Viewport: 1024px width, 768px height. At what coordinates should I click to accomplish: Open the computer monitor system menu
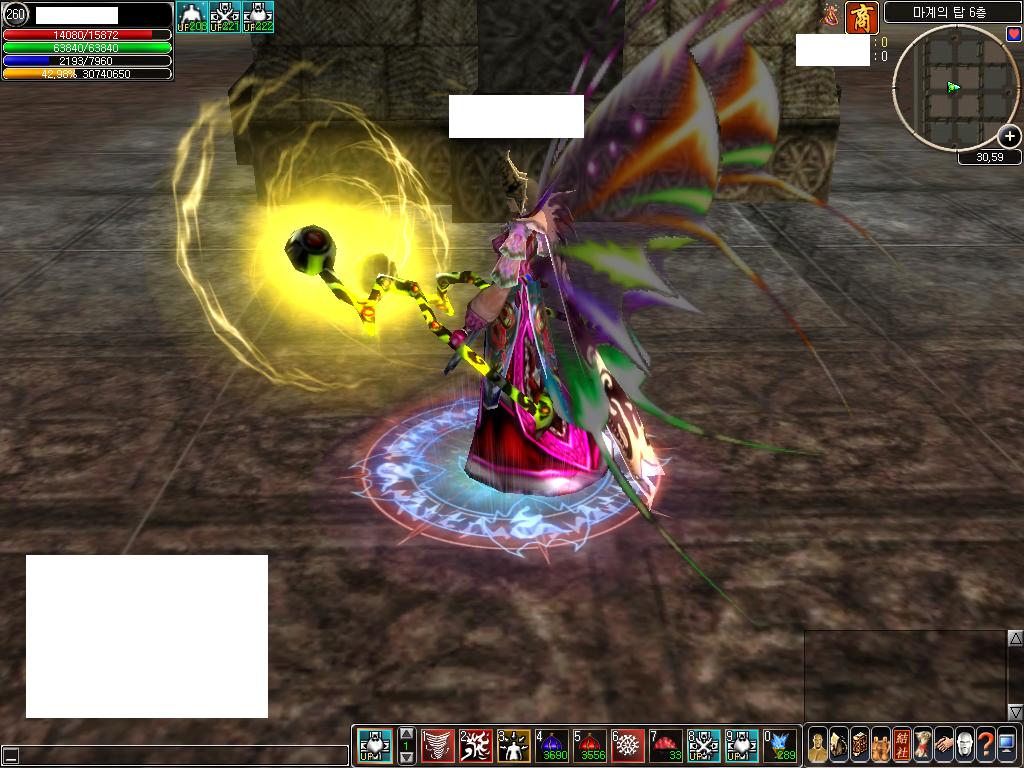pos(1006,745)
